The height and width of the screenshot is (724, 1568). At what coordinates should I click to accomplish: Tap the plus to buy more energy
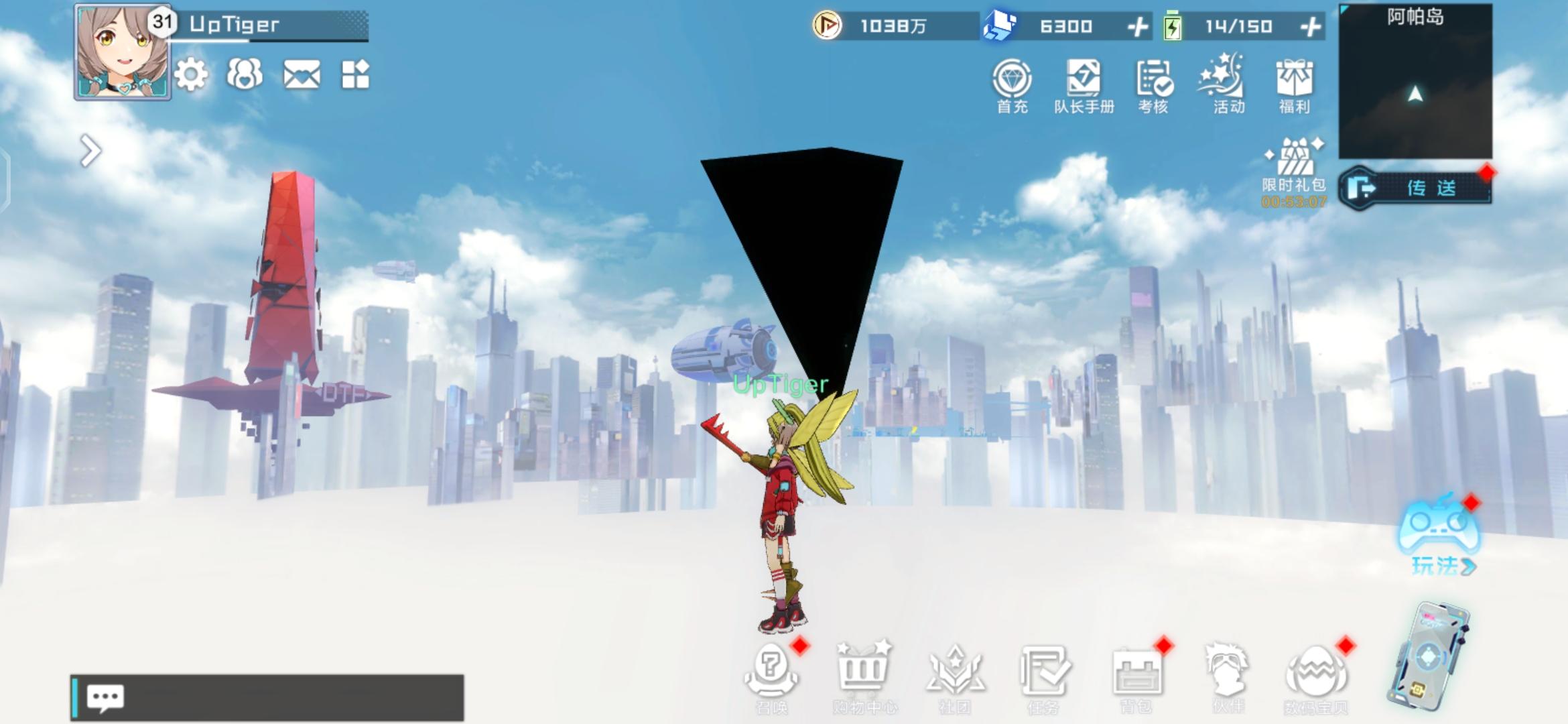pos(1311,27)
